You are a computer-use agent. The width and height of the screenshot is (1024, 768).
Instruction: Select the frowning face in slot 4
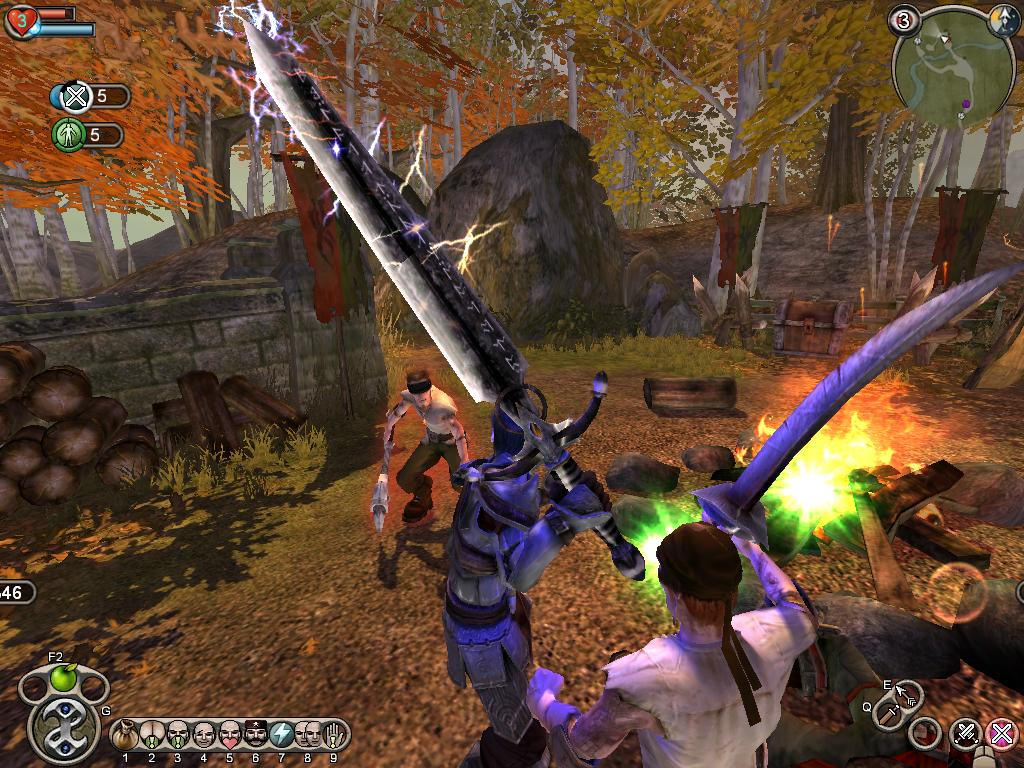pyautogui.click(x=204, y=735)
